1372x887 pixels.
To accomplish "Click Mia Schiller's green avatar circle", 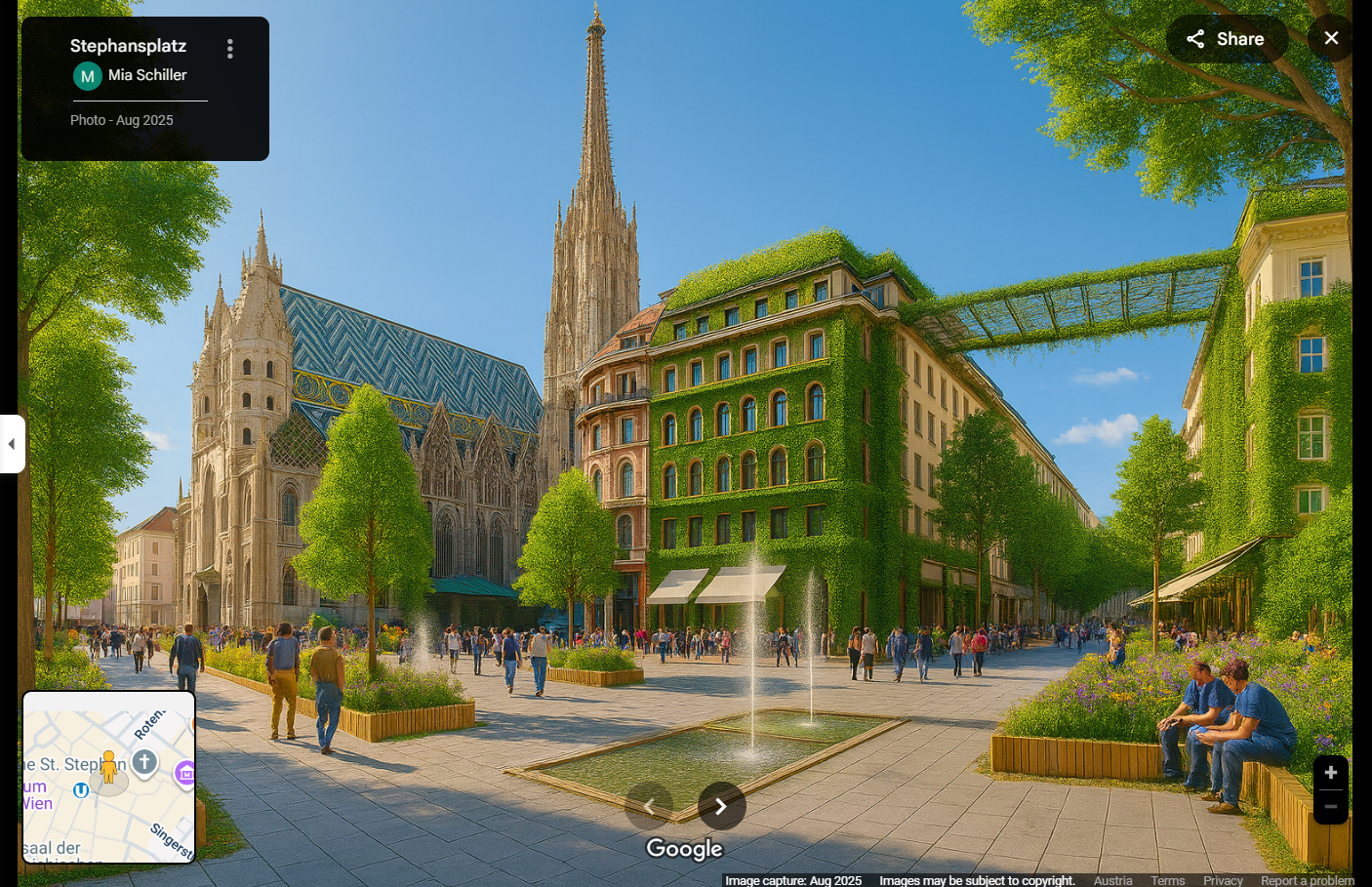I will pos(88,75).
